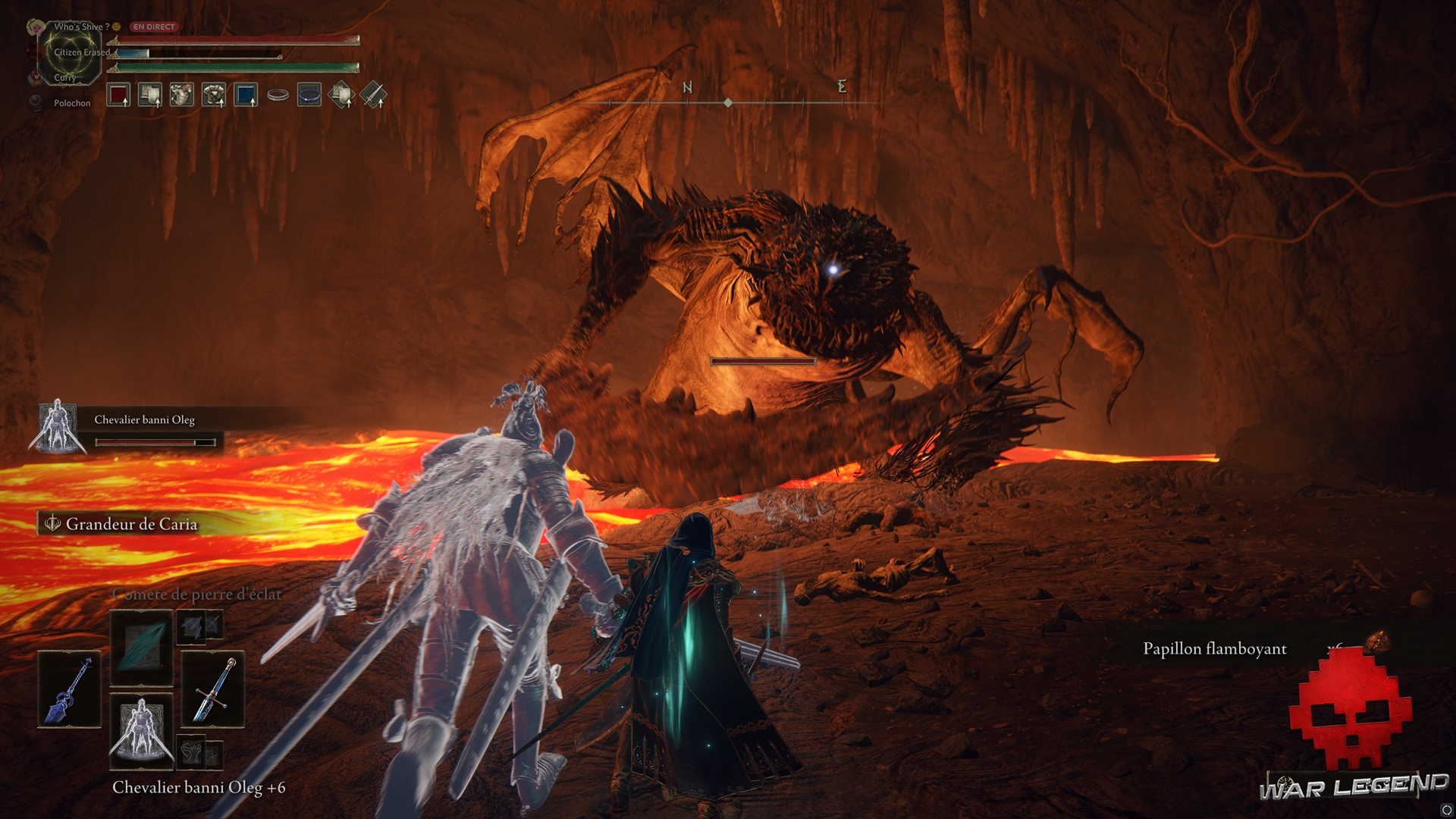Click the blue sword right-hand weapon slot
The height and width of the screenshot is (819, 1456).
[x=212, y=689]
